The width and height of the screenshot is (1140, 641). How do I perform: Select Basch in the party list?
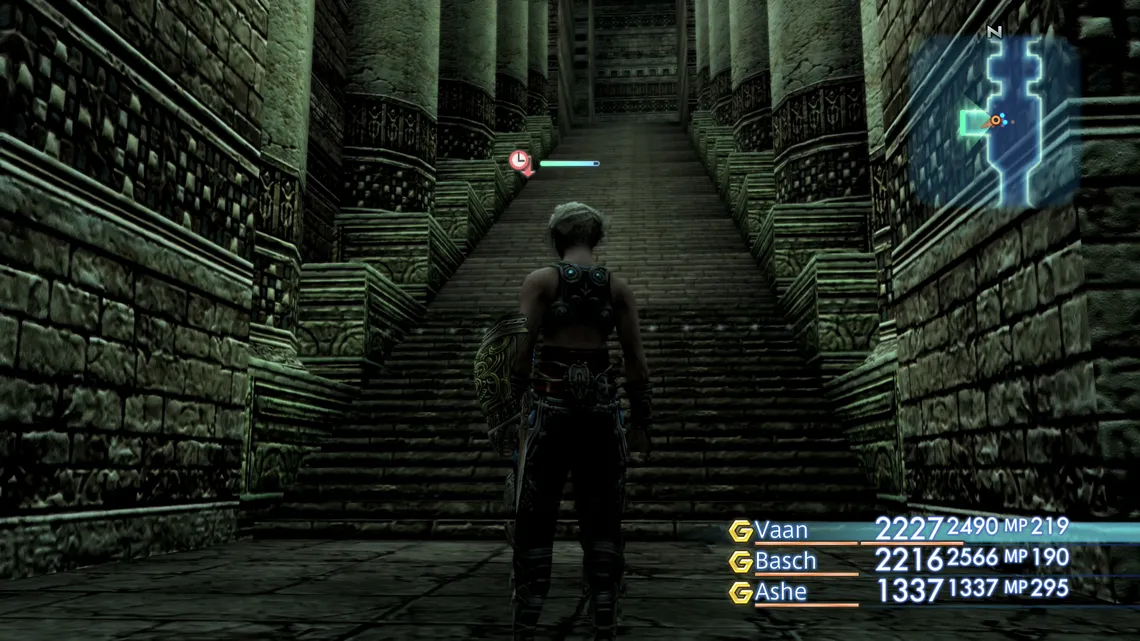[785, 561]
